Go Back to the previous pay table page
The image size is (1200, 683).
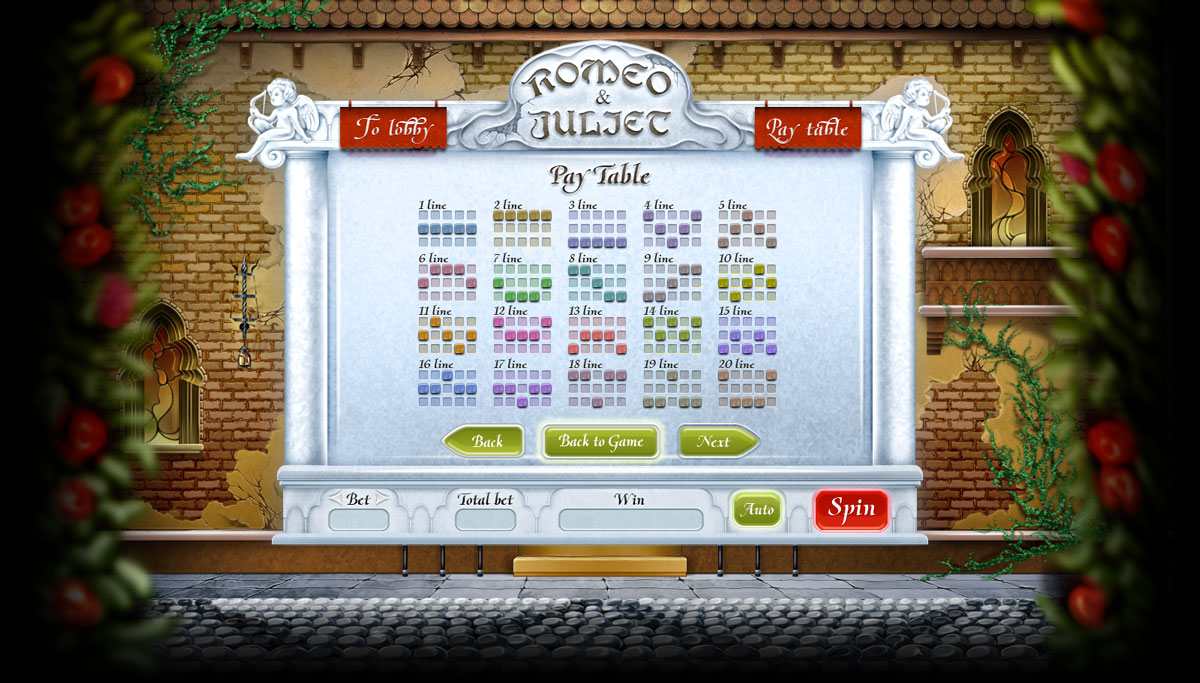pyautogui.click(x=485, y=441)
